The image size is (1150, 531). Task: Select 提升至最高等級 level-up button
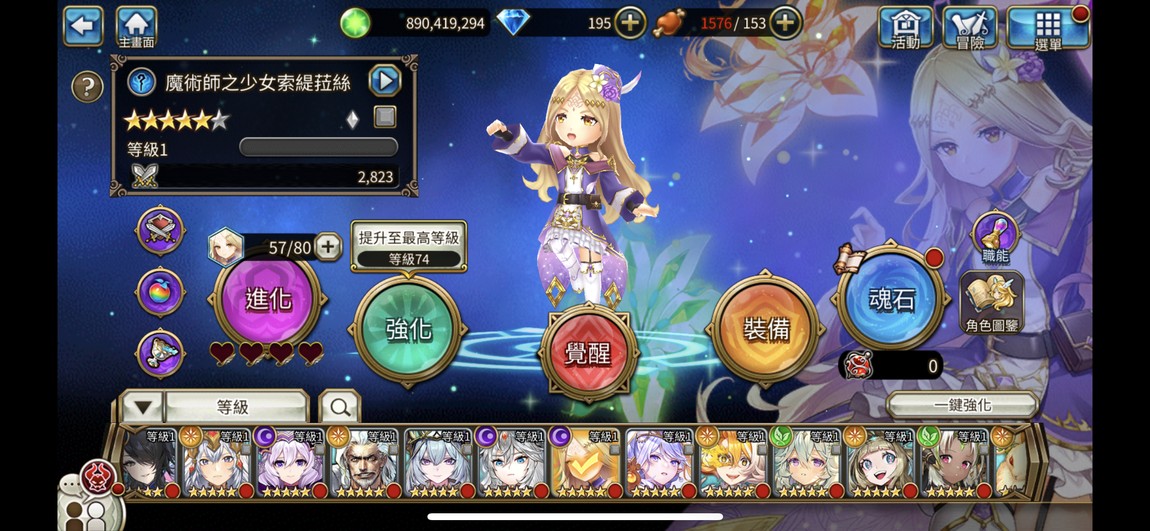pos(408,246)
